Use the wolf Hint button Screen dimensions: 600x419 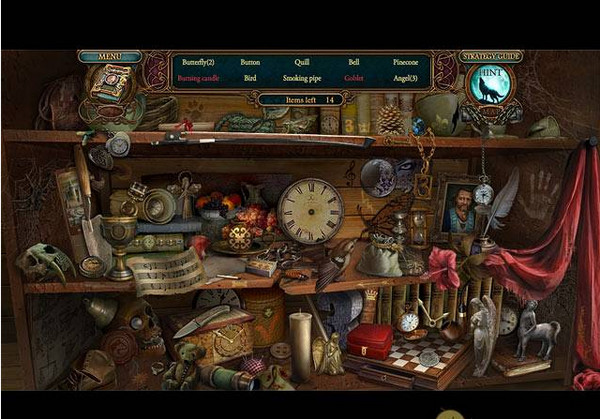click(488, 87)
